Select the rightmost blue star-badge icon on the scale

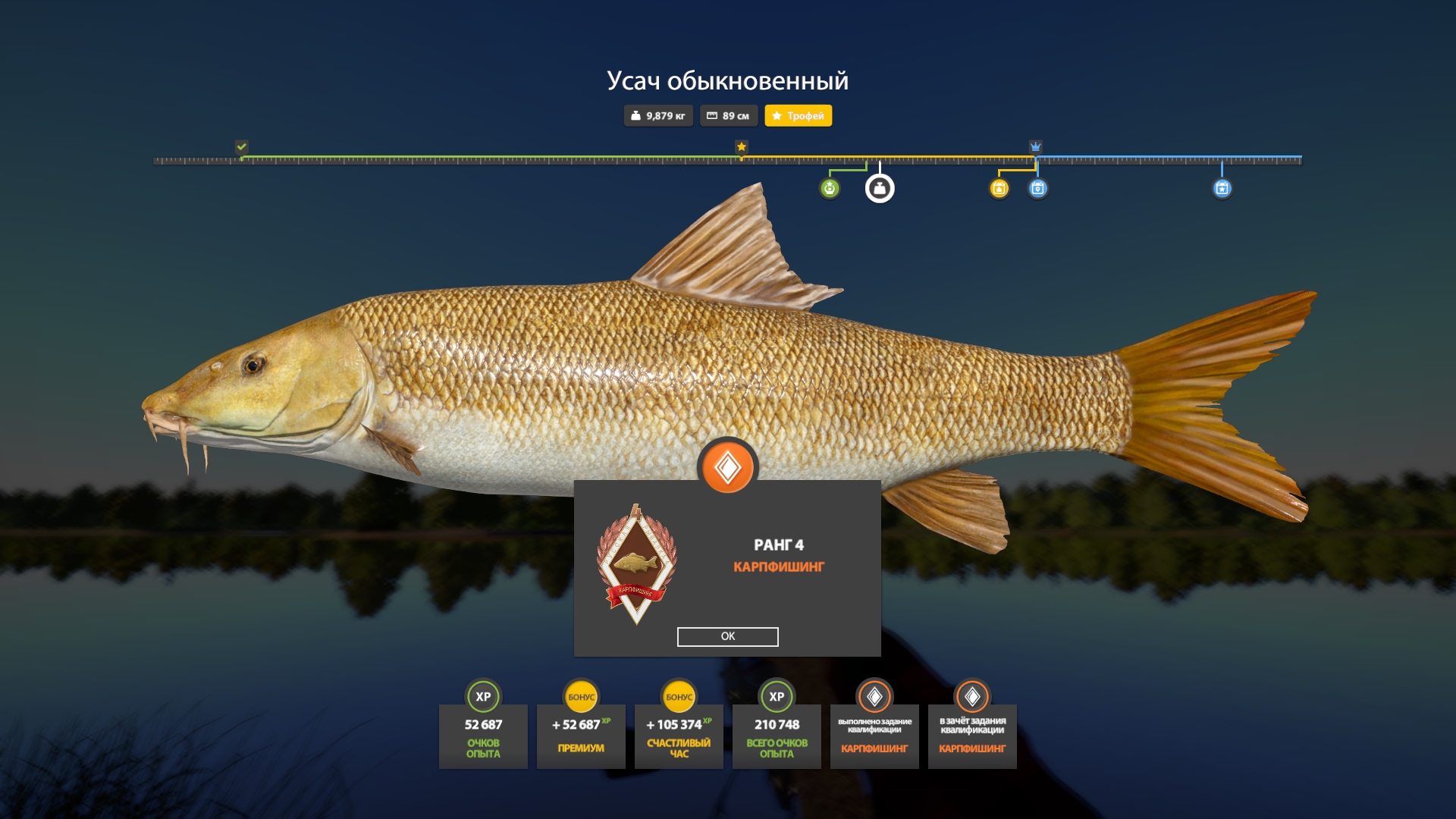1222,189
